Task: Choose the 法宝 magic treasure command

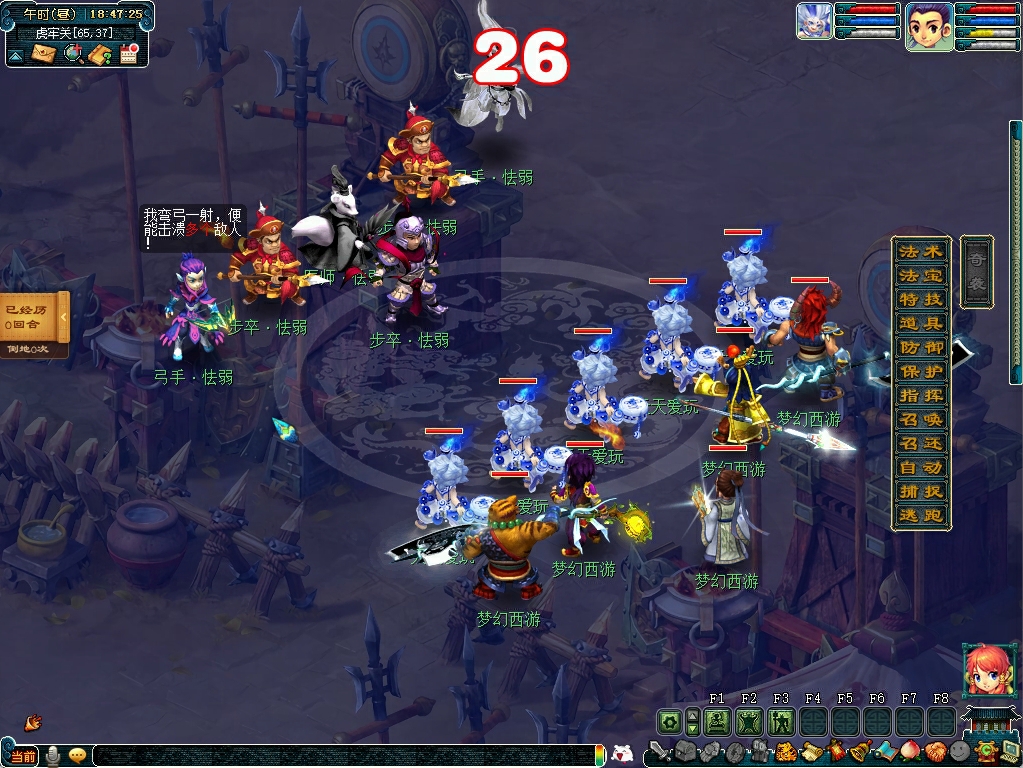Action: tap(921, 275)
